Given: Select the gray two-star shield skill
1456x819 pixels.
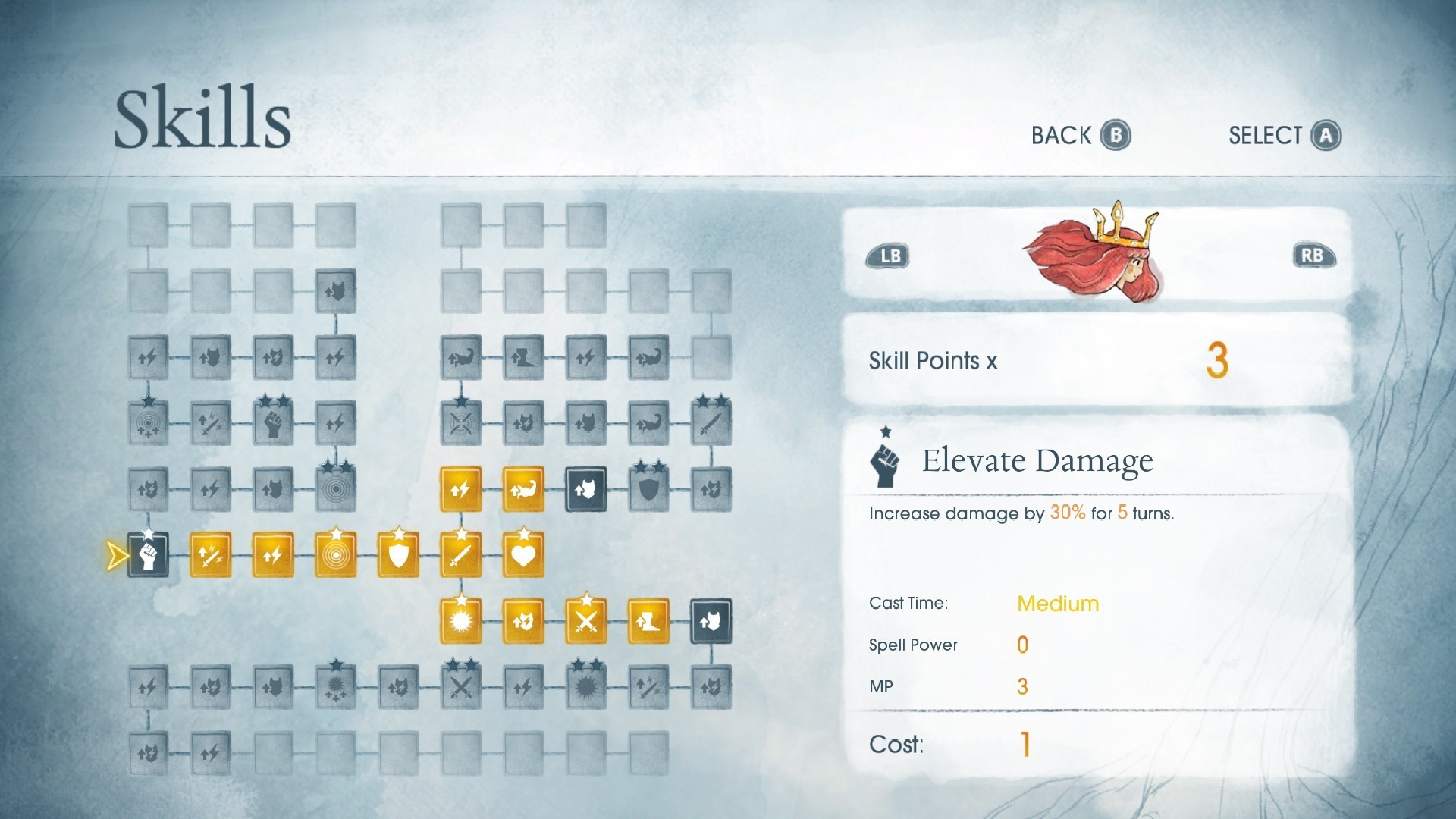Looking at the screenshot, I should (x=648, y=489).
